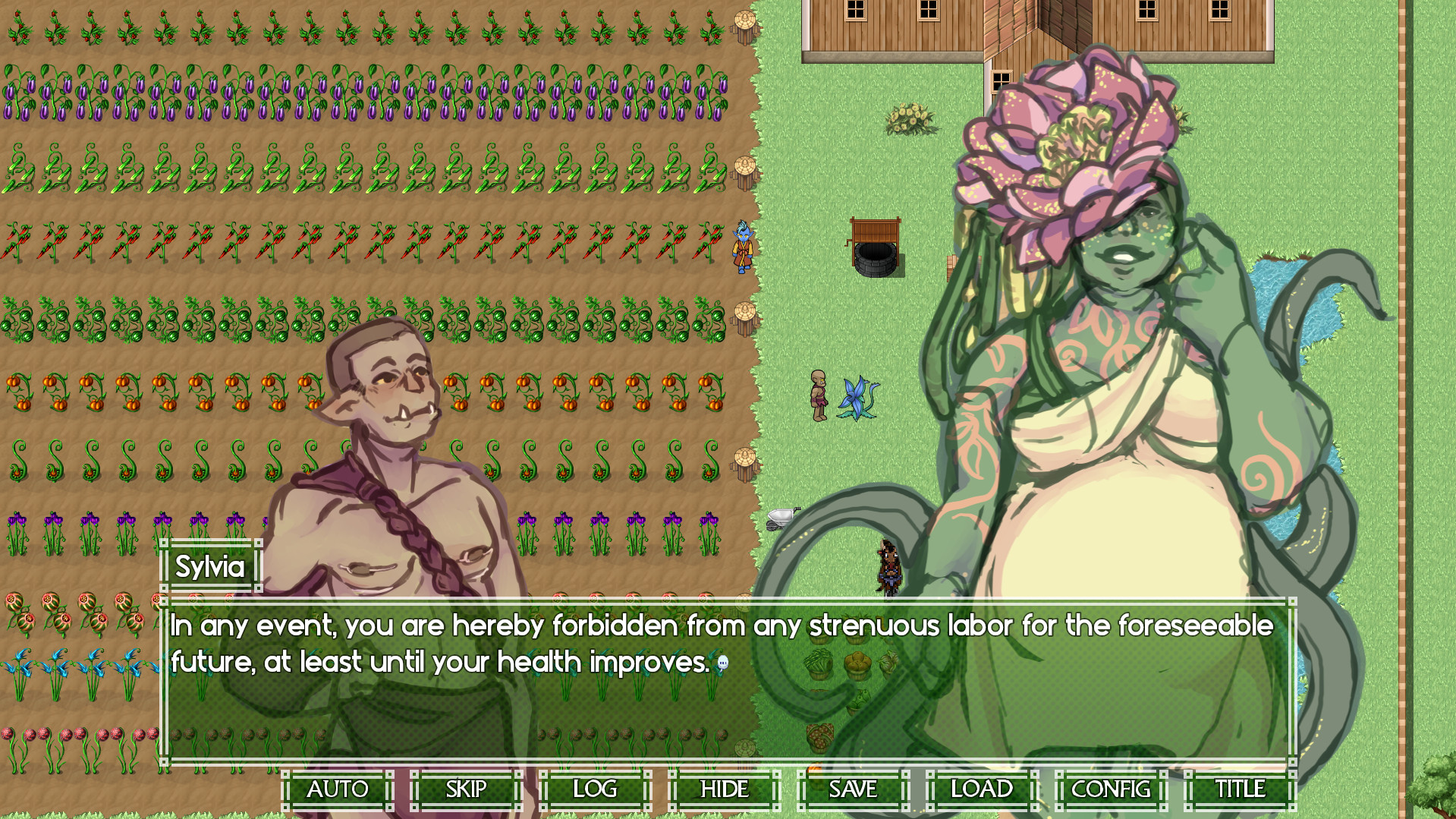Activate the SKIP button
This screenshot has height=819, width=1456.
click(x=466, y=789)
